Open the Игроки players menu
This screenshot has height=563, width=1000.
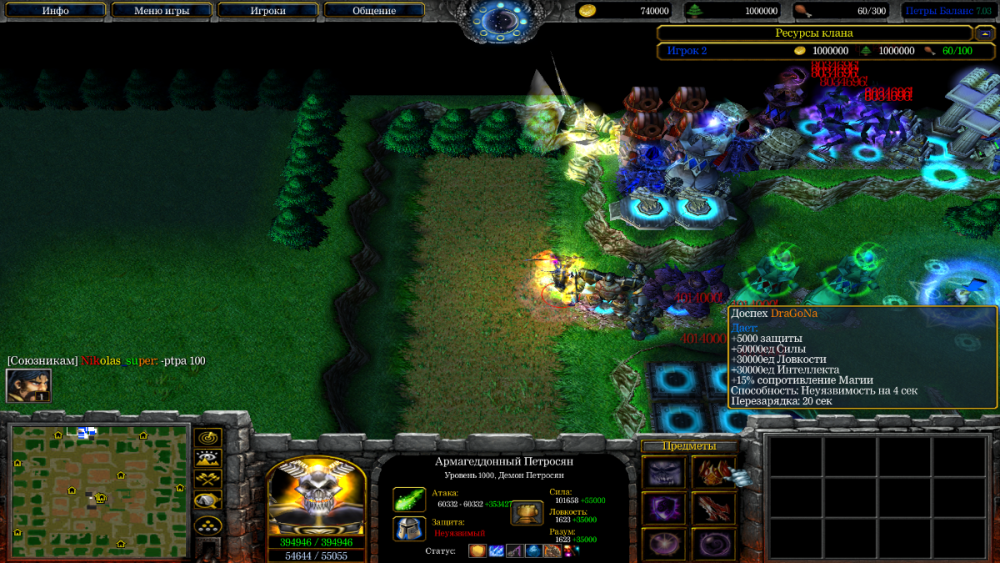[267, 11]
